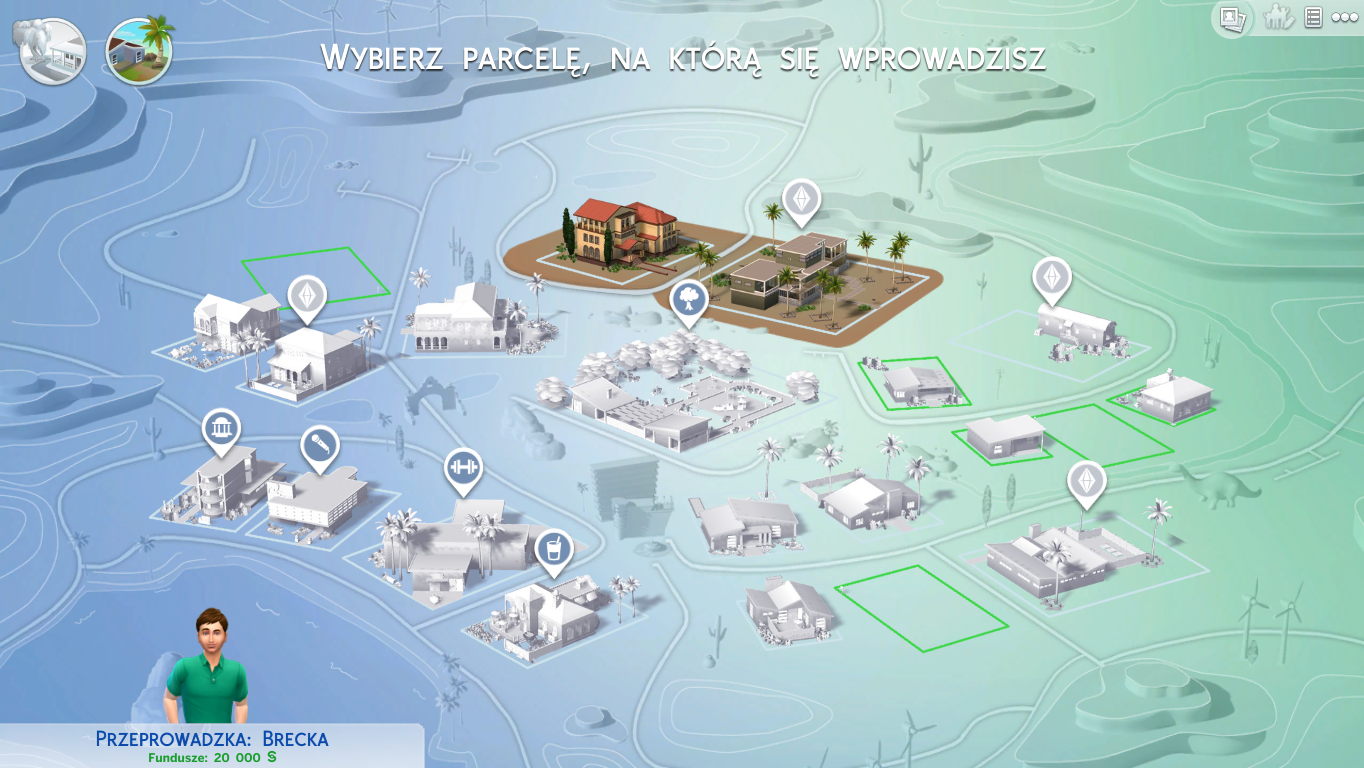Click the drink glass bar pin
This screenshot has width=1364, height=768.
[x=553, y=549]
